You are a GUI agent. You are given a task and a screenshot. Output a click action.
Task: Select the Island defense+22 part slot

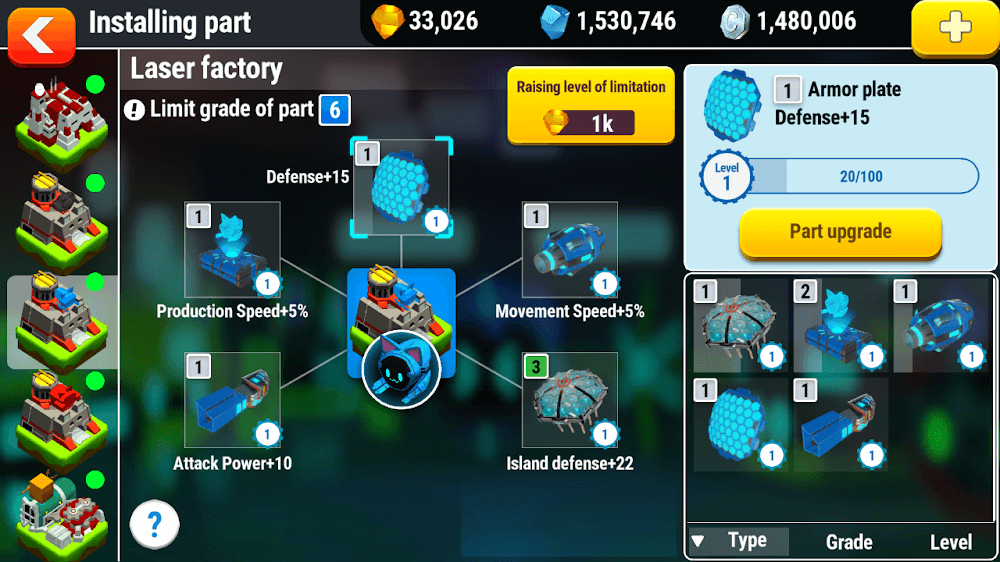(569, 399)
